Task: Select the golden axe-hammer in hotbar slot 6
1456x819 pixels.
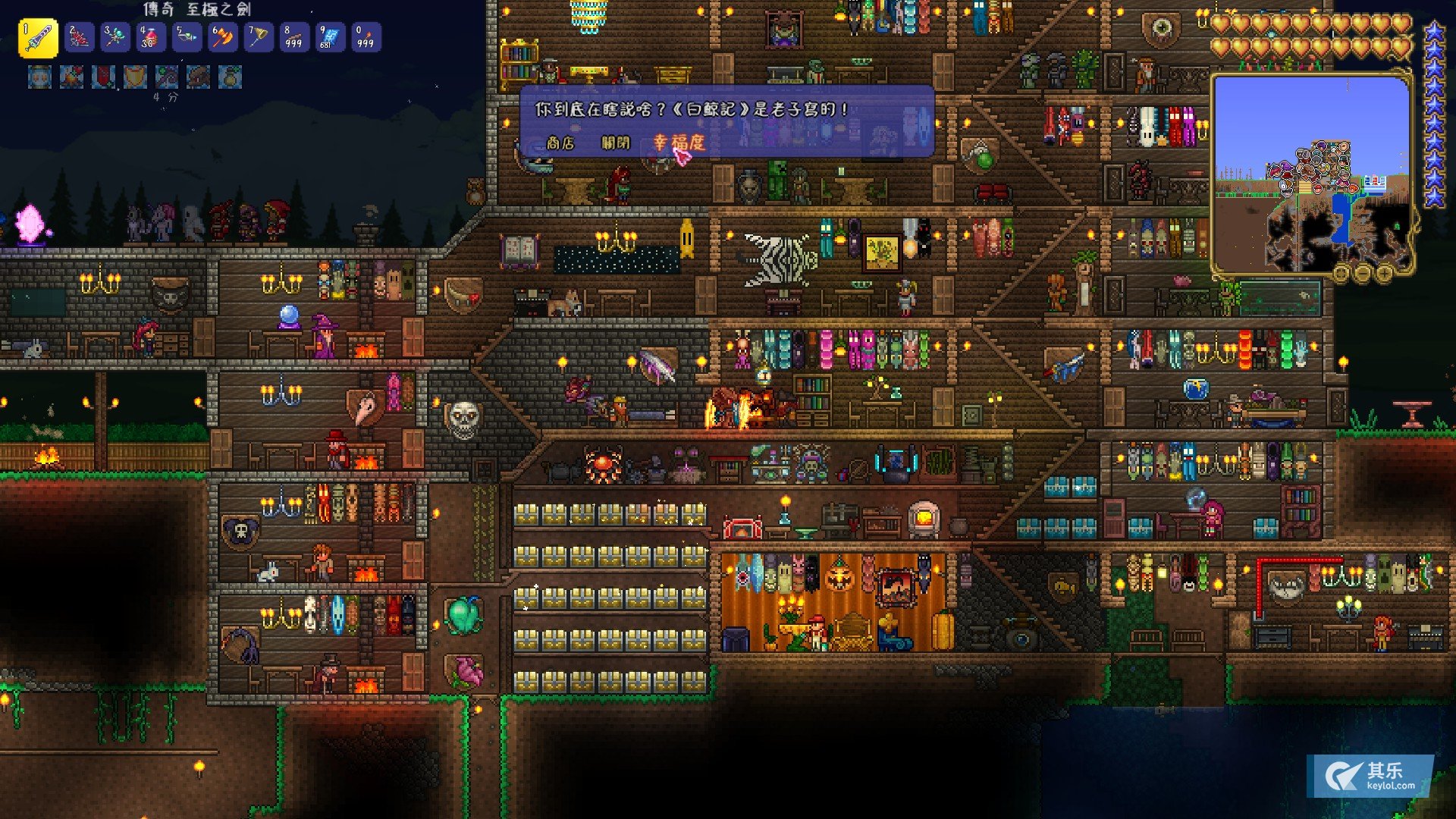Action: click(x=222, y=38)
